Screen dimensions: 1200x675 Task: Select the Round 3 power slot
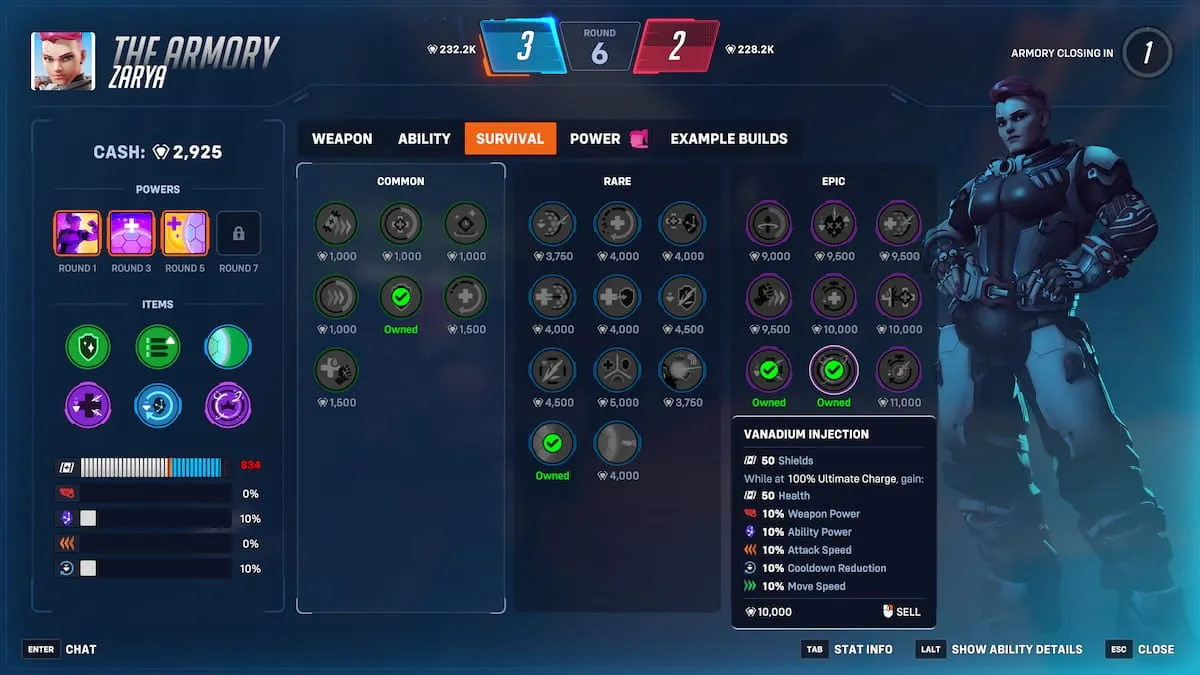coord(131,233)
